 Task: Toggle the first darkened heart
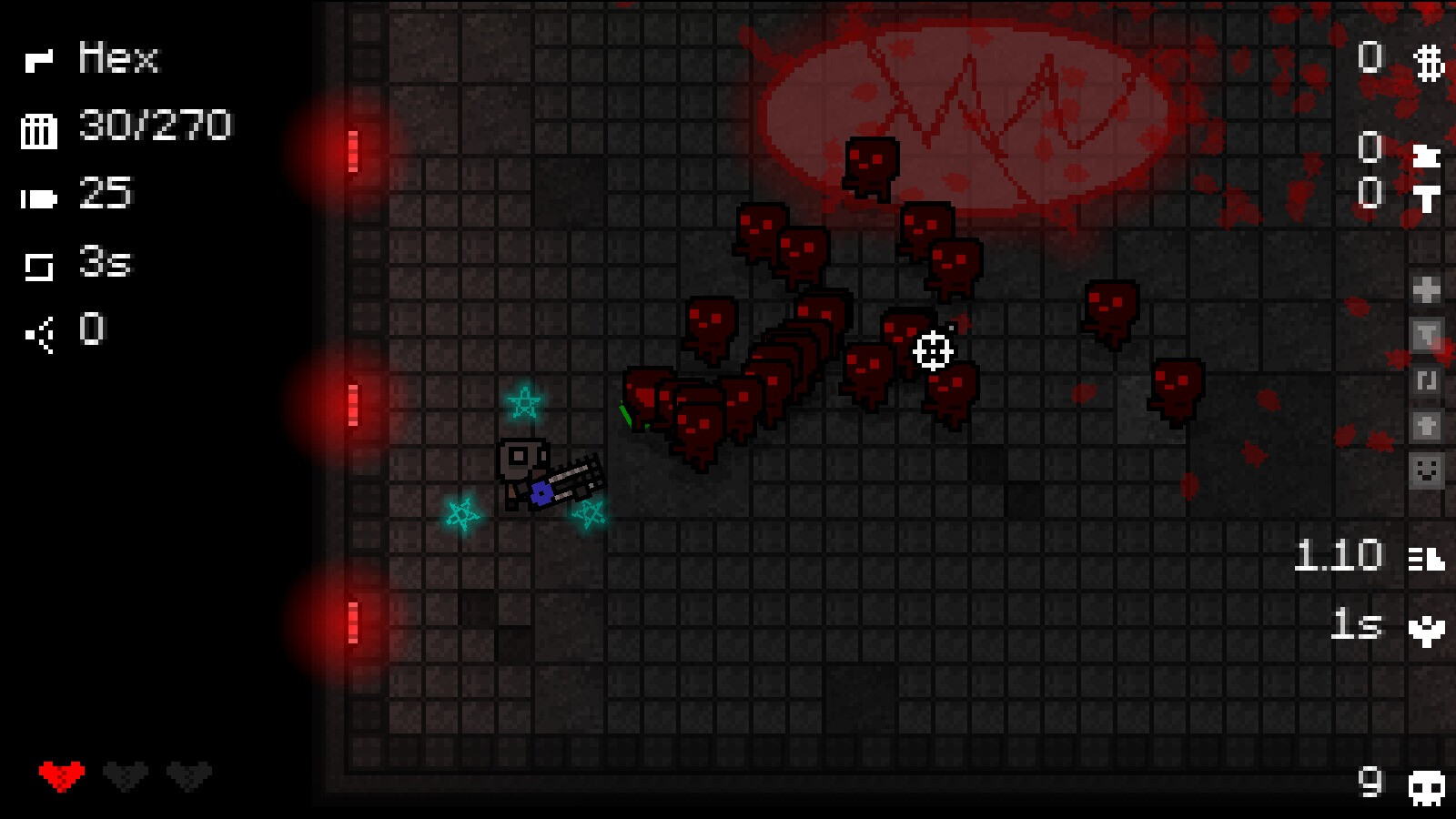point(126,775)
